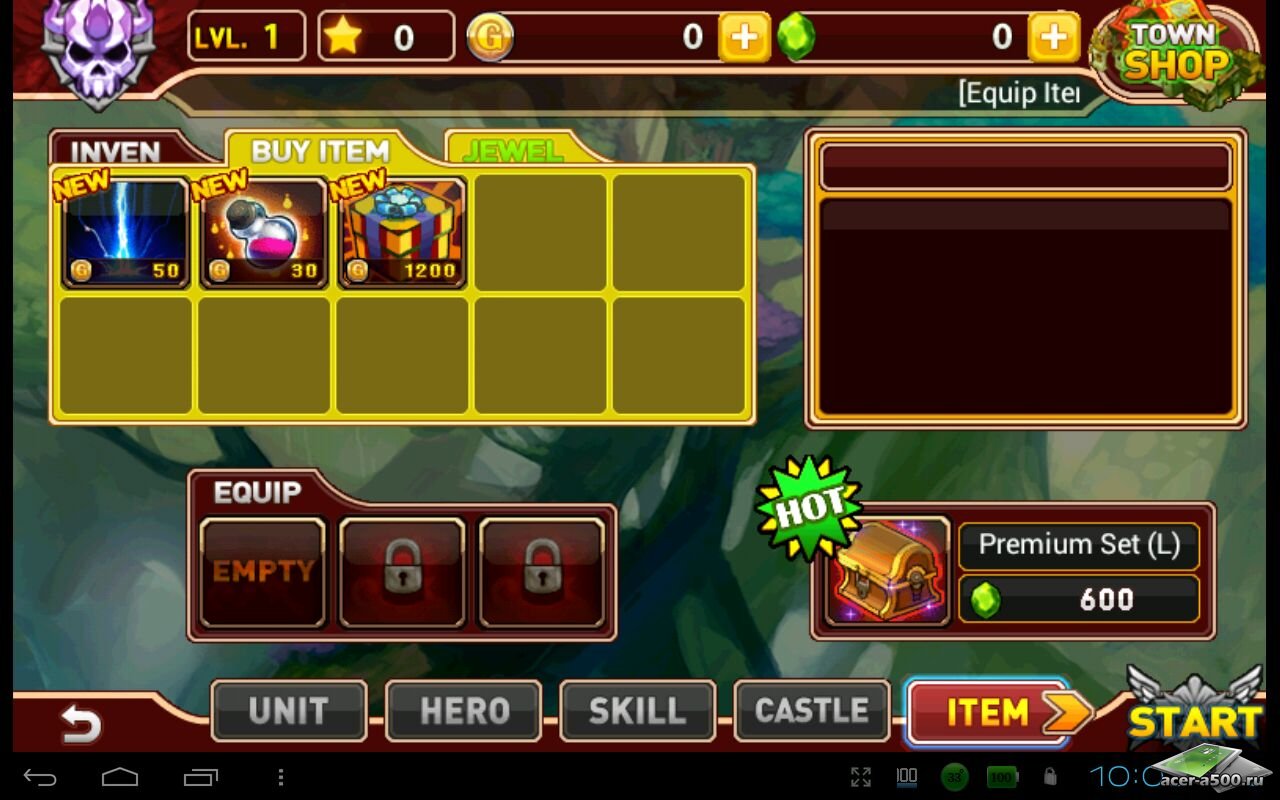Select the pink potion priced at 30
1280x800 pixels.
(264, 233)
